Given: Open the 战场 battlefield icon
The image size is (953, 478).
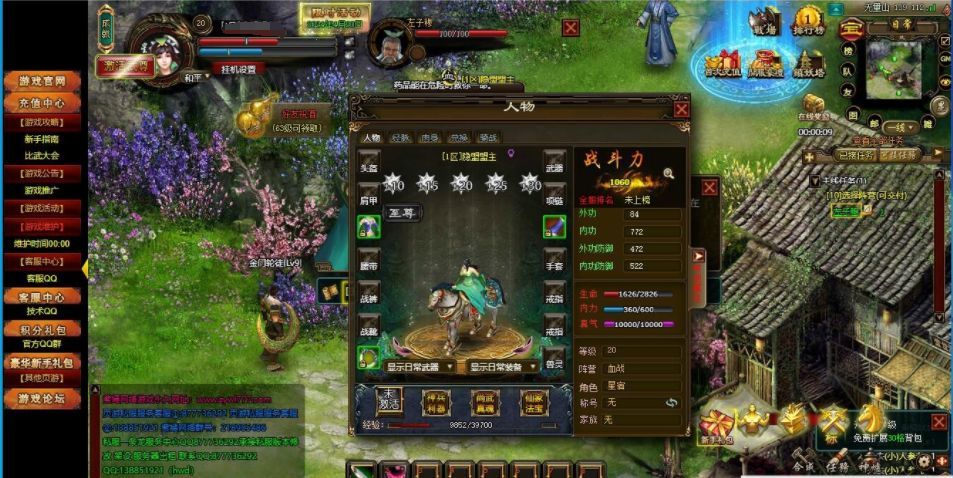Looking at the screenshot, I should (765, 24).
